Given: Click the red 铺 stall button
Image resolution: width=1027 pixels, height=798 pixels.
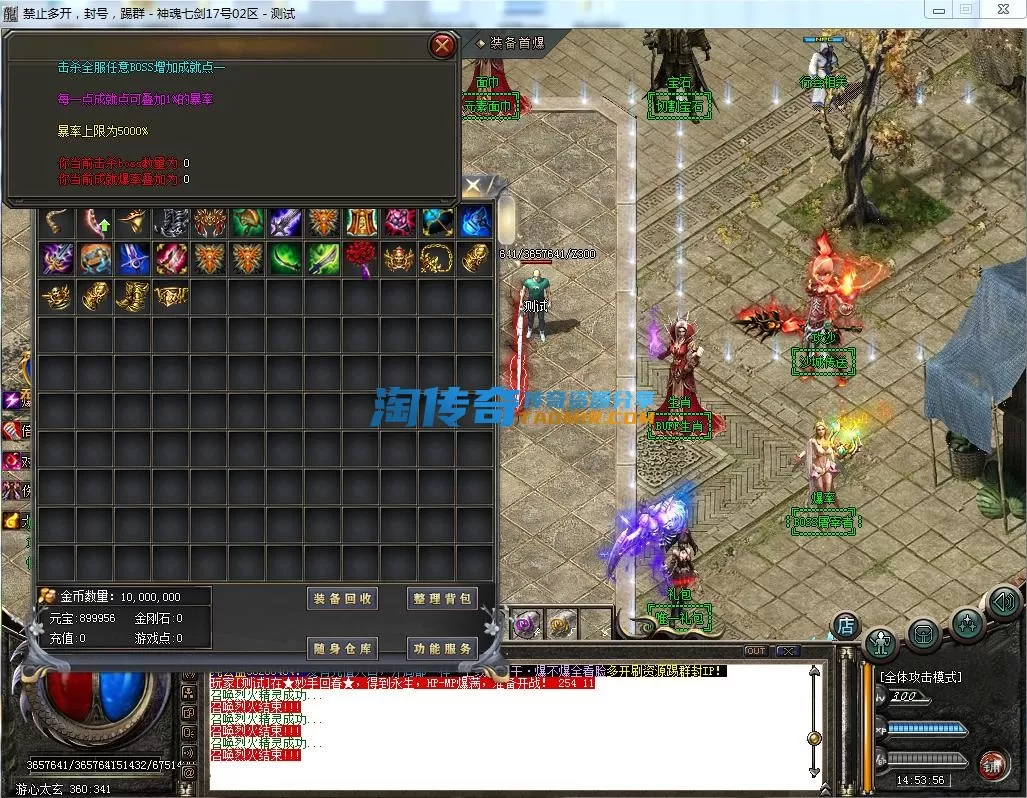Looking at the screenshot, I should [991, 765].
